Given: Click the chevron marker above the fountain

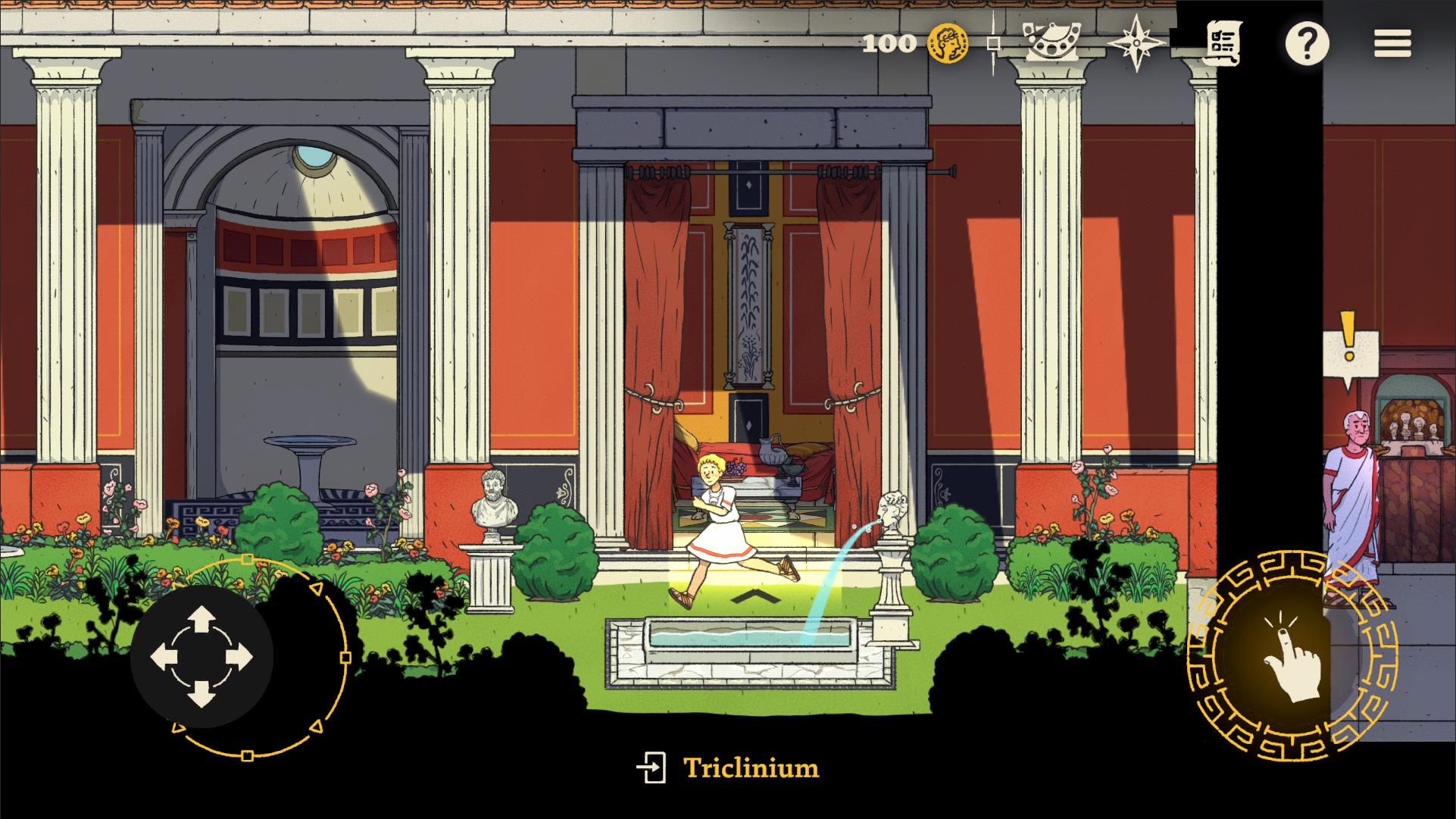Looking at the screenshot, I should pyautogui.click(x=755, y=594).
